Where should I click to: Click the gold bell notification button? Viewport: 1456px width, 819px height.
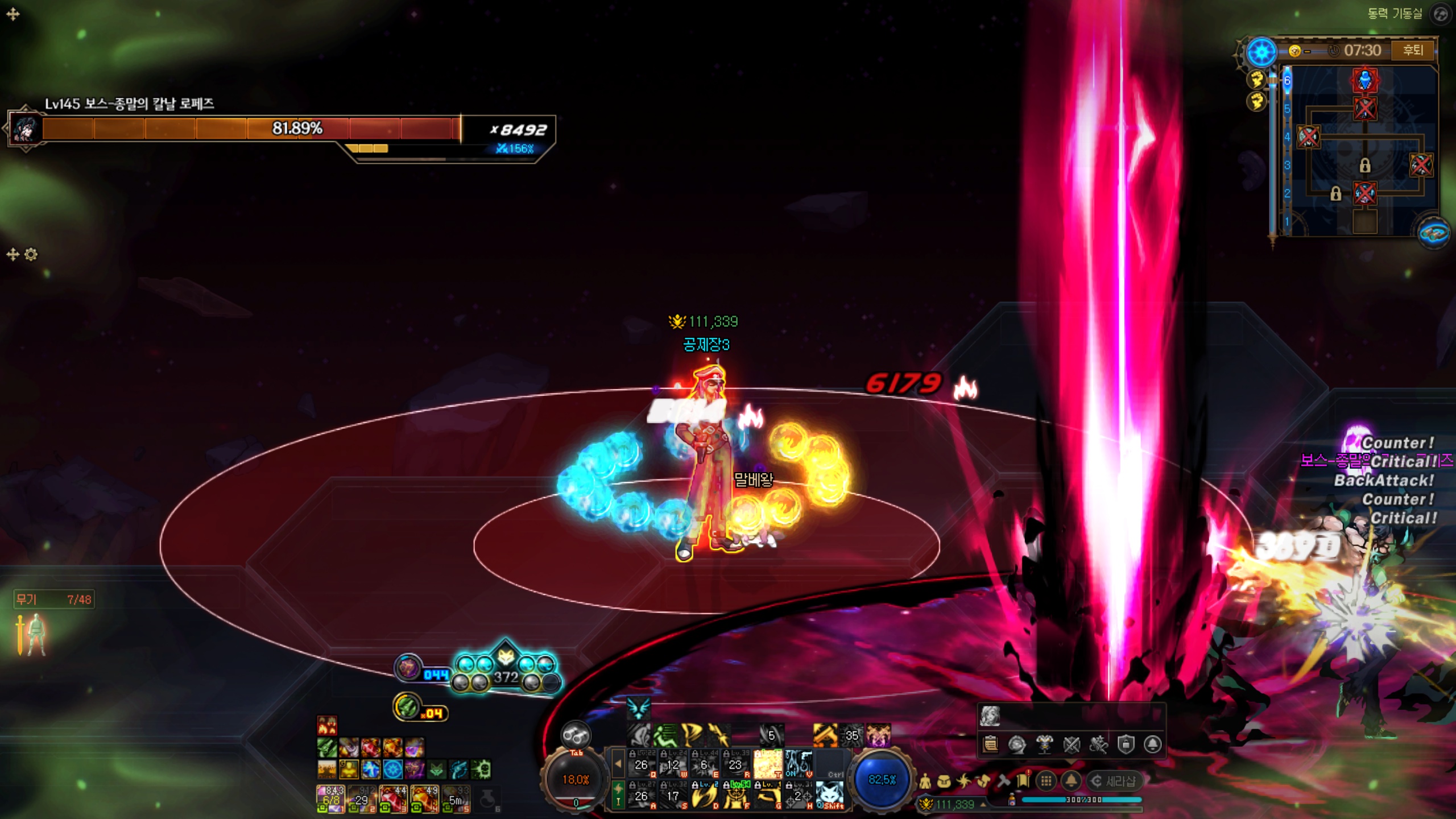pyautogui.click(x=1071, y=781)
